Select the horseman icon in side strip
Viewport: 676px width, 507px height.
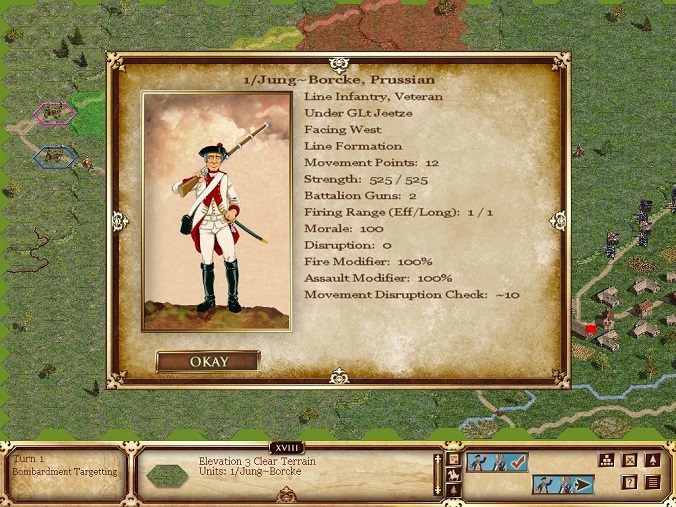(453, 475)
